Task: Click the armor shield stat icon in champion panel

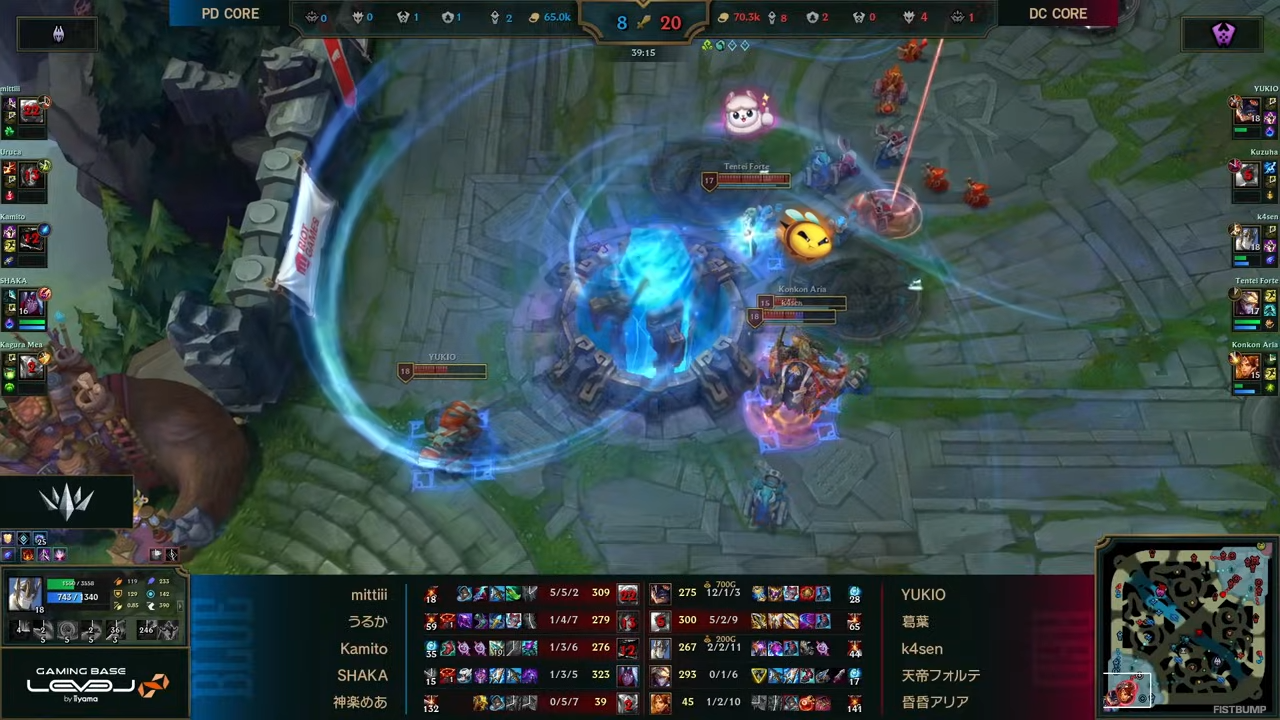Action: [x=118, y=593]
